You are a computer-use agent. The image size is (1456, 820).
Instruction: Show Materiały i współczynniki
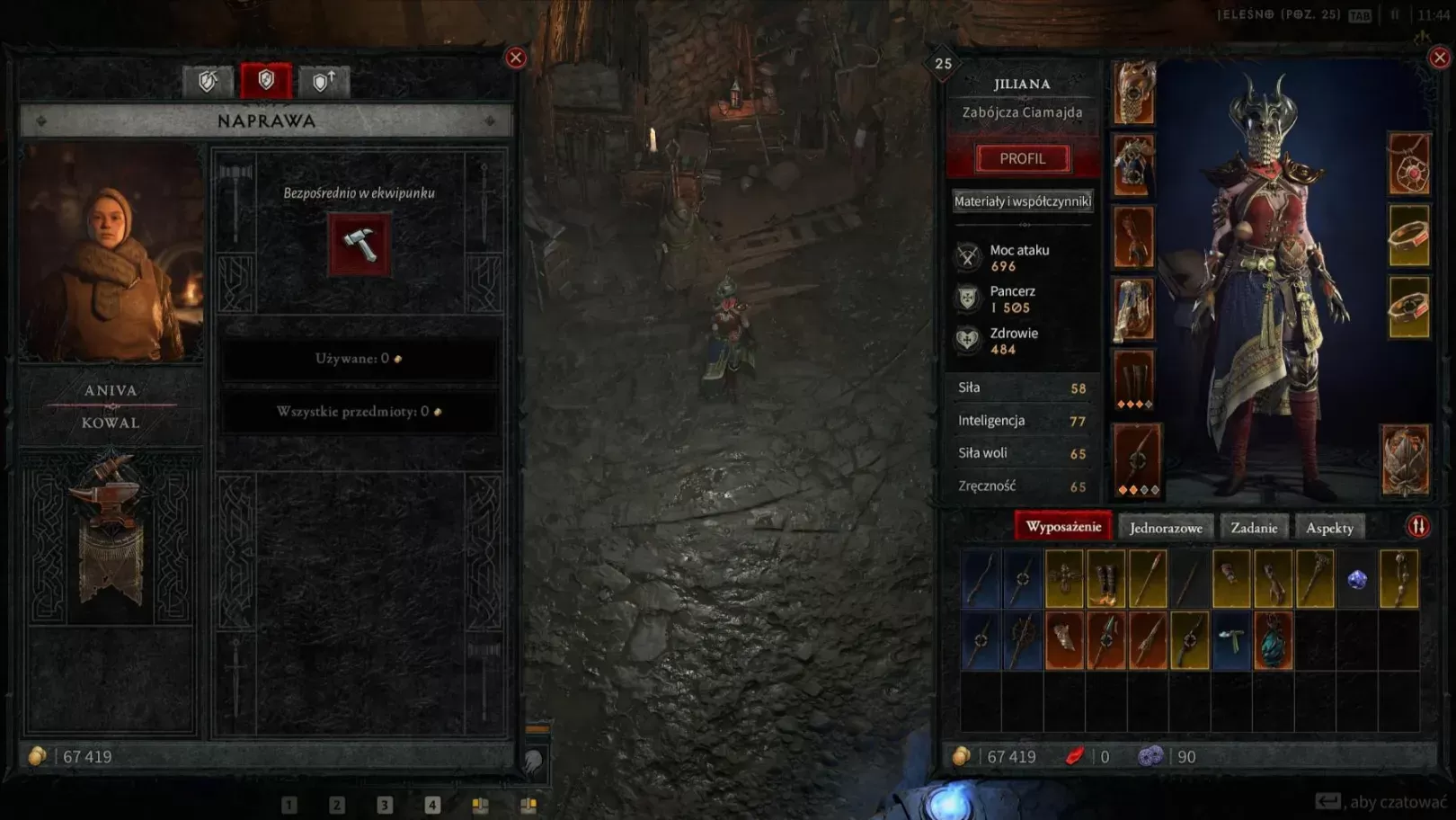tap(1023, 201)
